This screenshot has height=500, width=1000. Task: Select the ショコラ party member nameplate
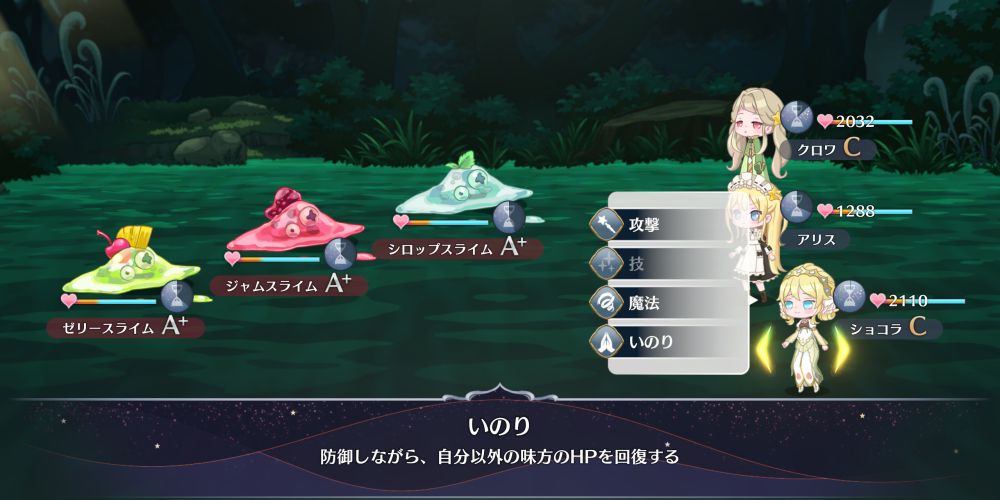tap(892, 328)
